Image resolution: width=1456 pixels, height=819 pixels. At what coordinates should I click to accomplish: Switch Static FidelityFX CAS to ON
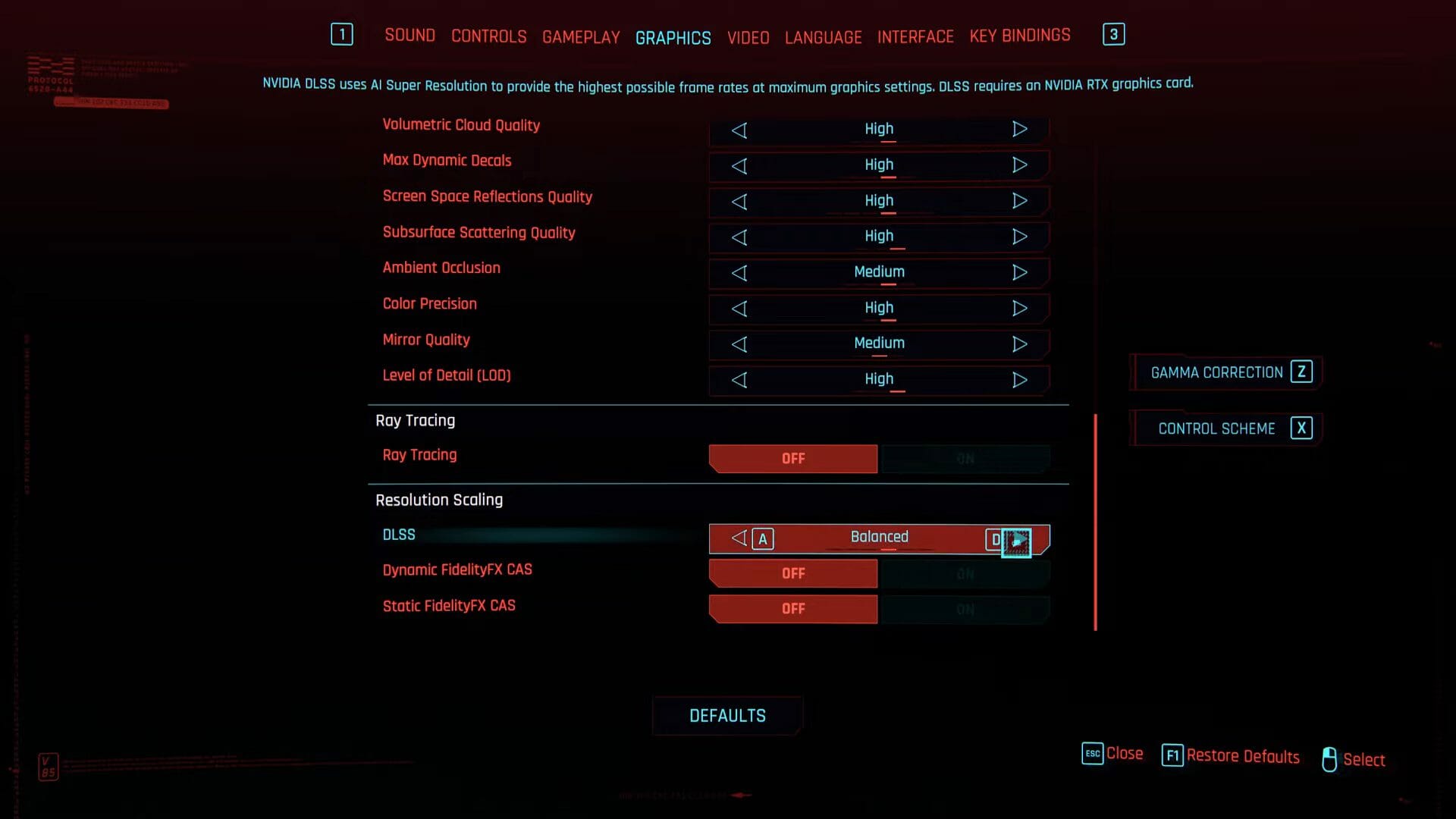(x=964, y=608)
